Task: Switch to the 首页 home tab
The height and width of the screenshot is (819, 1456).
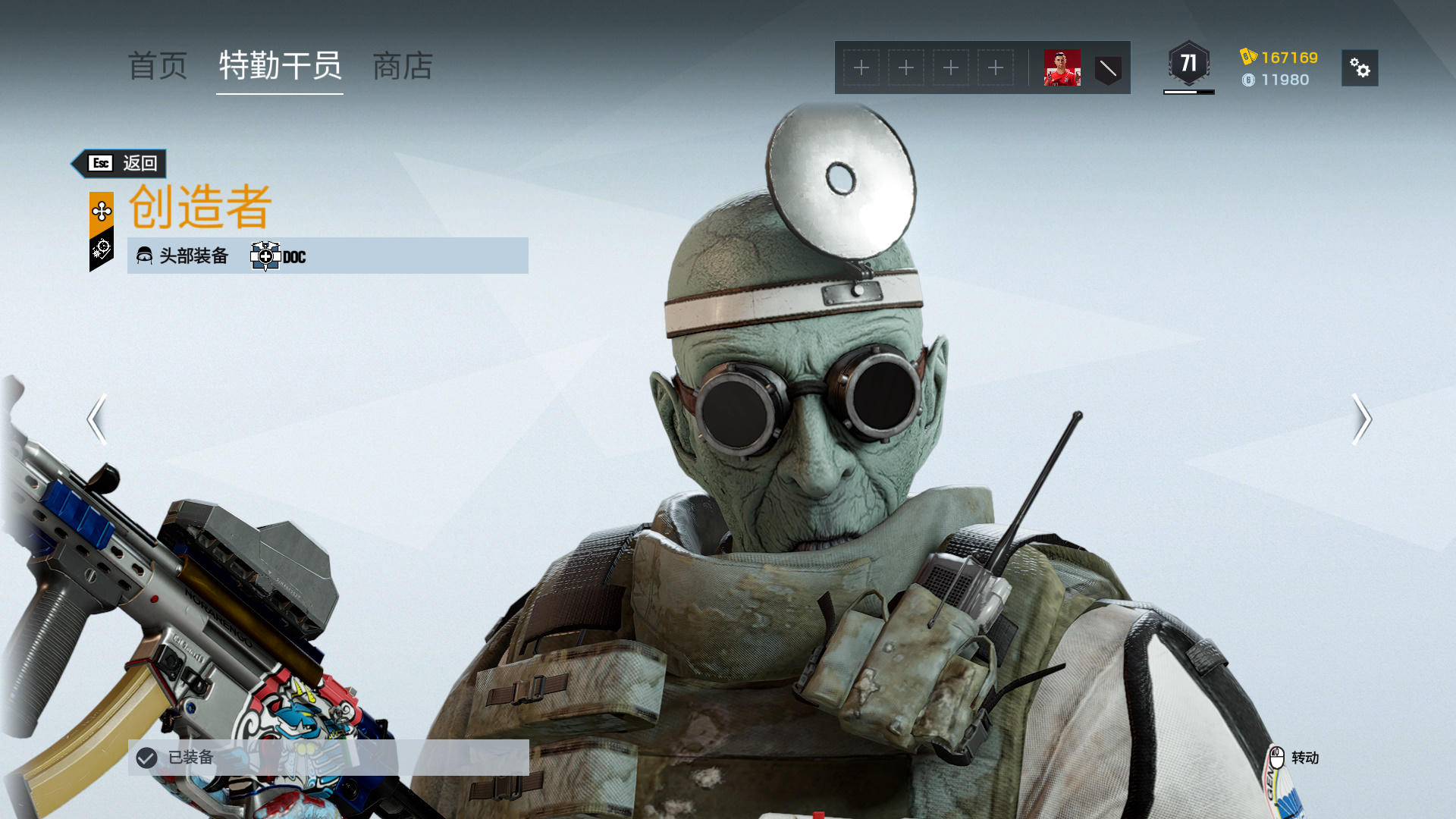Action: (158, 66)
